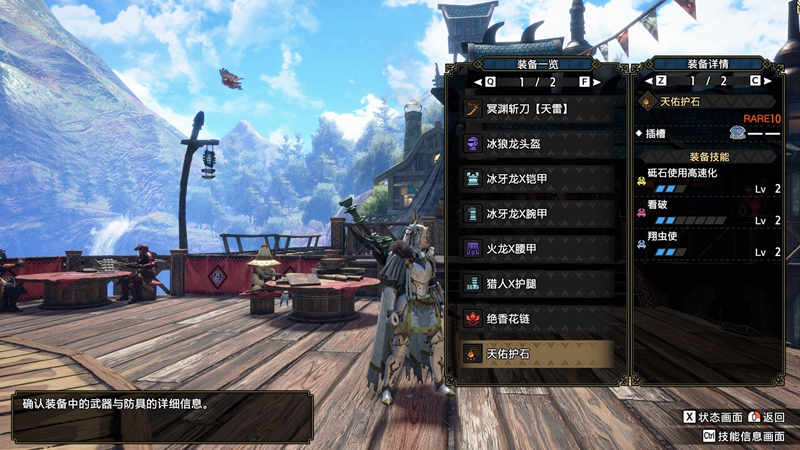
Task: Select the 翔虫使 skill row
Action: 708,245
